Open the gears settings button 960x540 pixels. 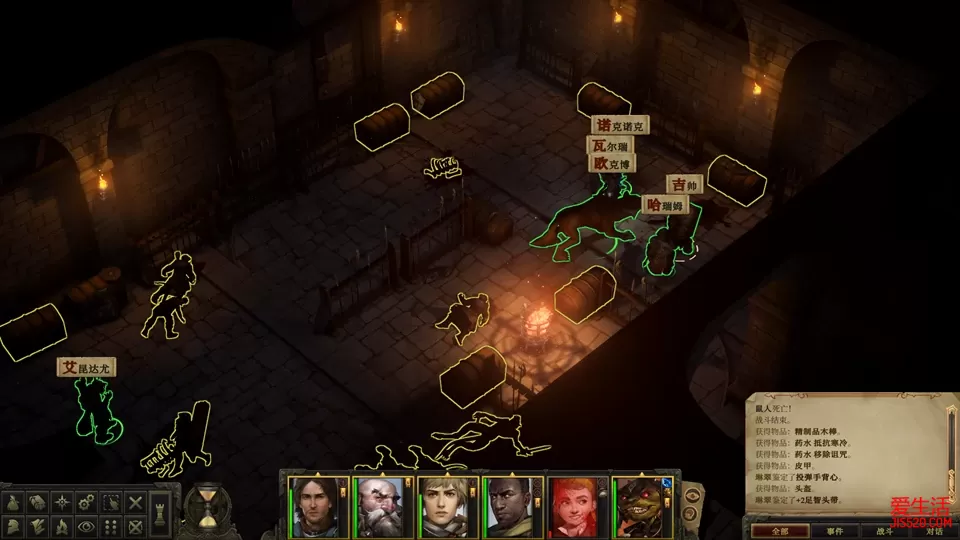87,503
